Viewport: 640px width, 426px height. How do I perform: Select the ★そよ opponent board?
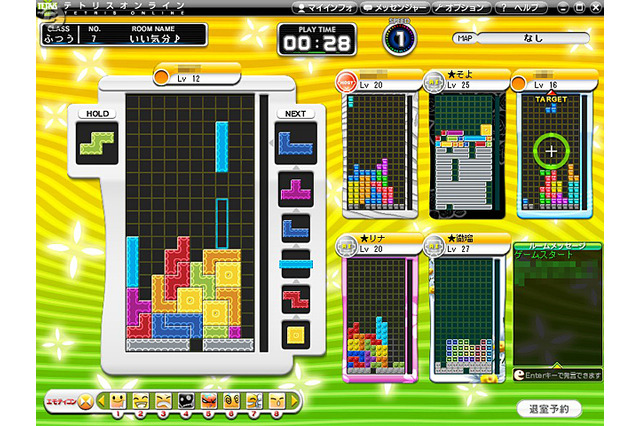467,152
